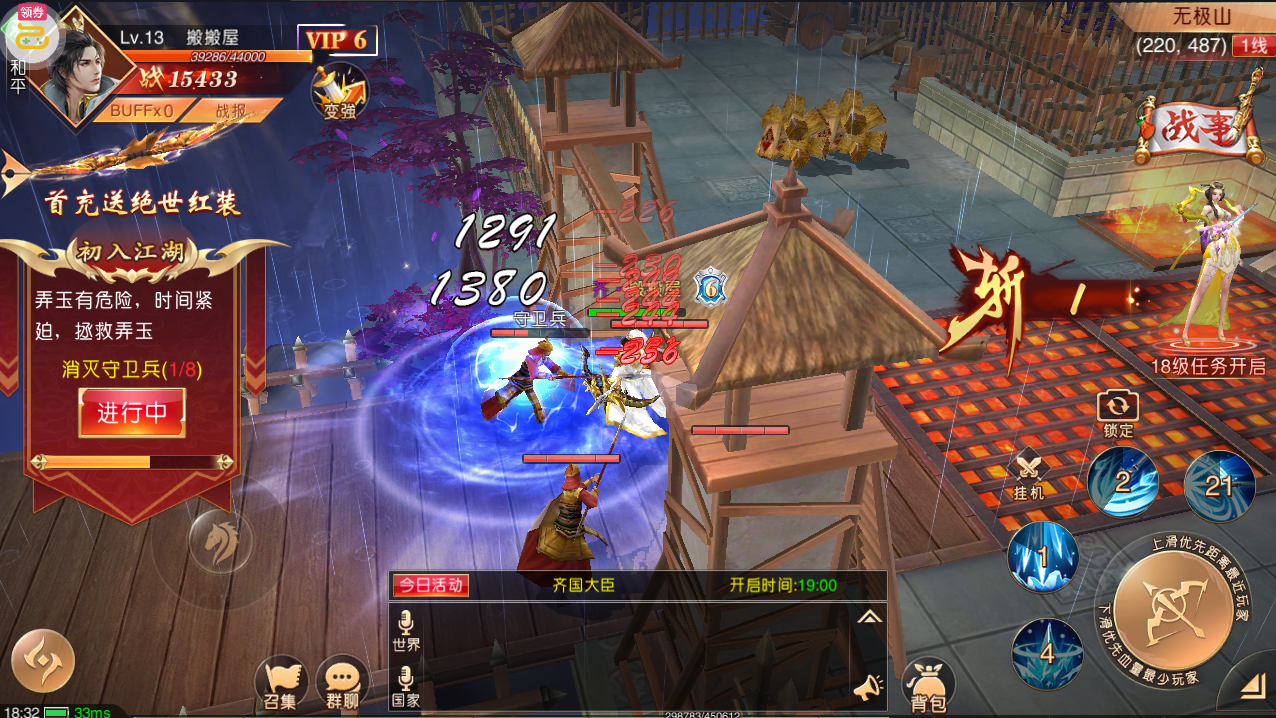Select the 世界 voice channel

[406, 633]
